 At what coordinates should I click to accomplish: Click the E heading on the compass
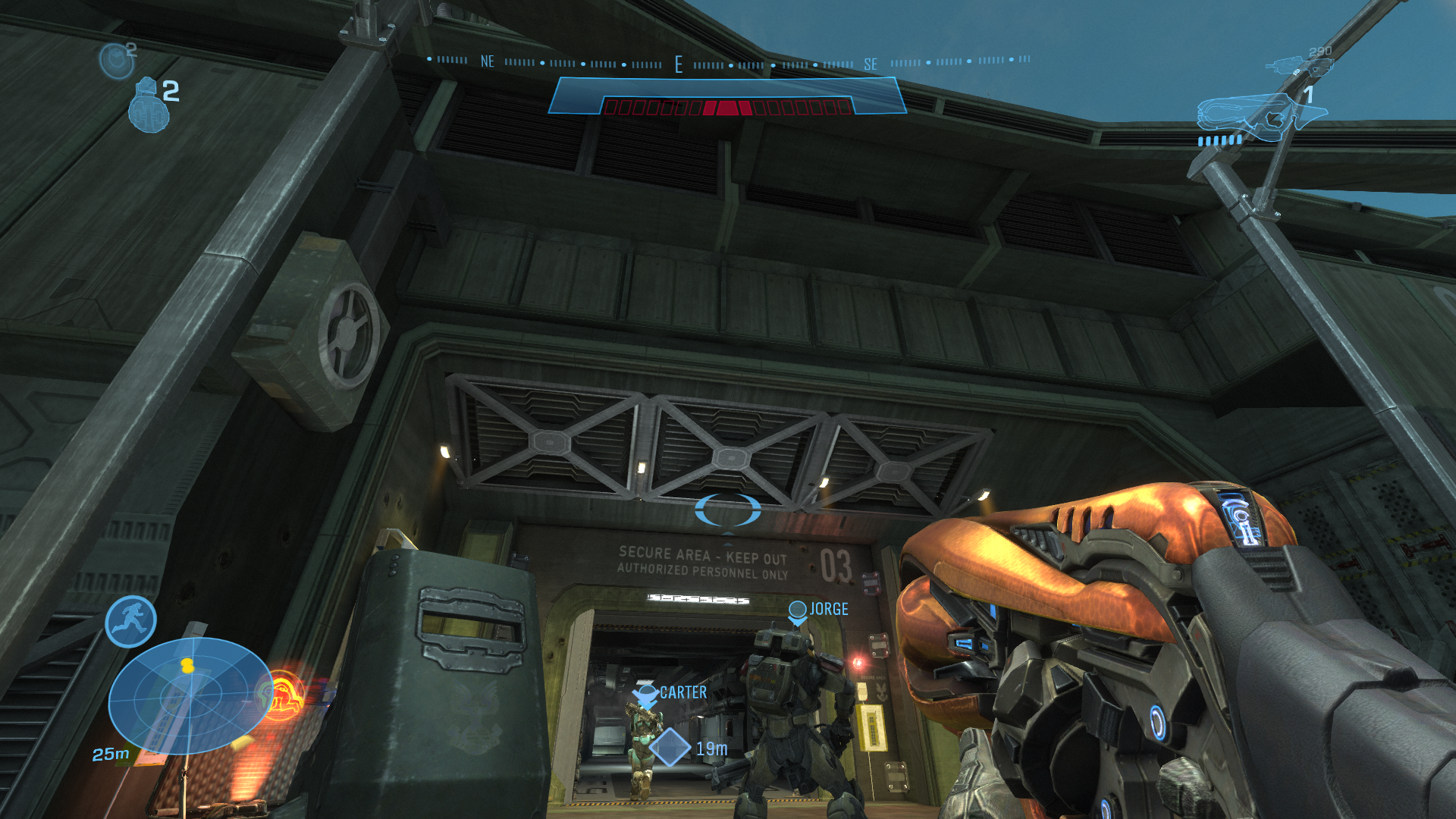click(x=679, y=65)
